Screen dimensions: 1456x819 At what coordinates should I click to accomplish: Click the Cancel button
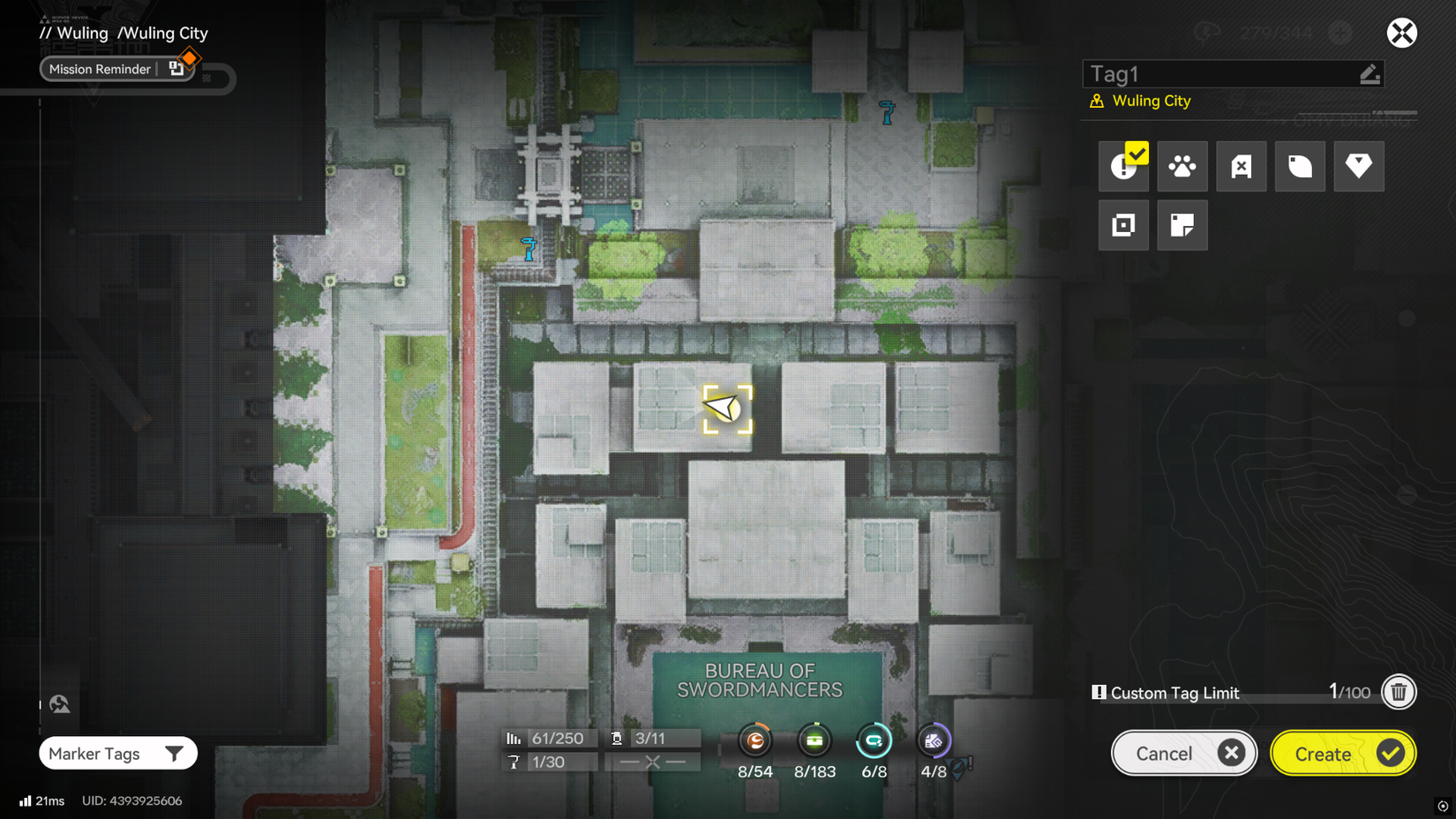(1183, 753)
